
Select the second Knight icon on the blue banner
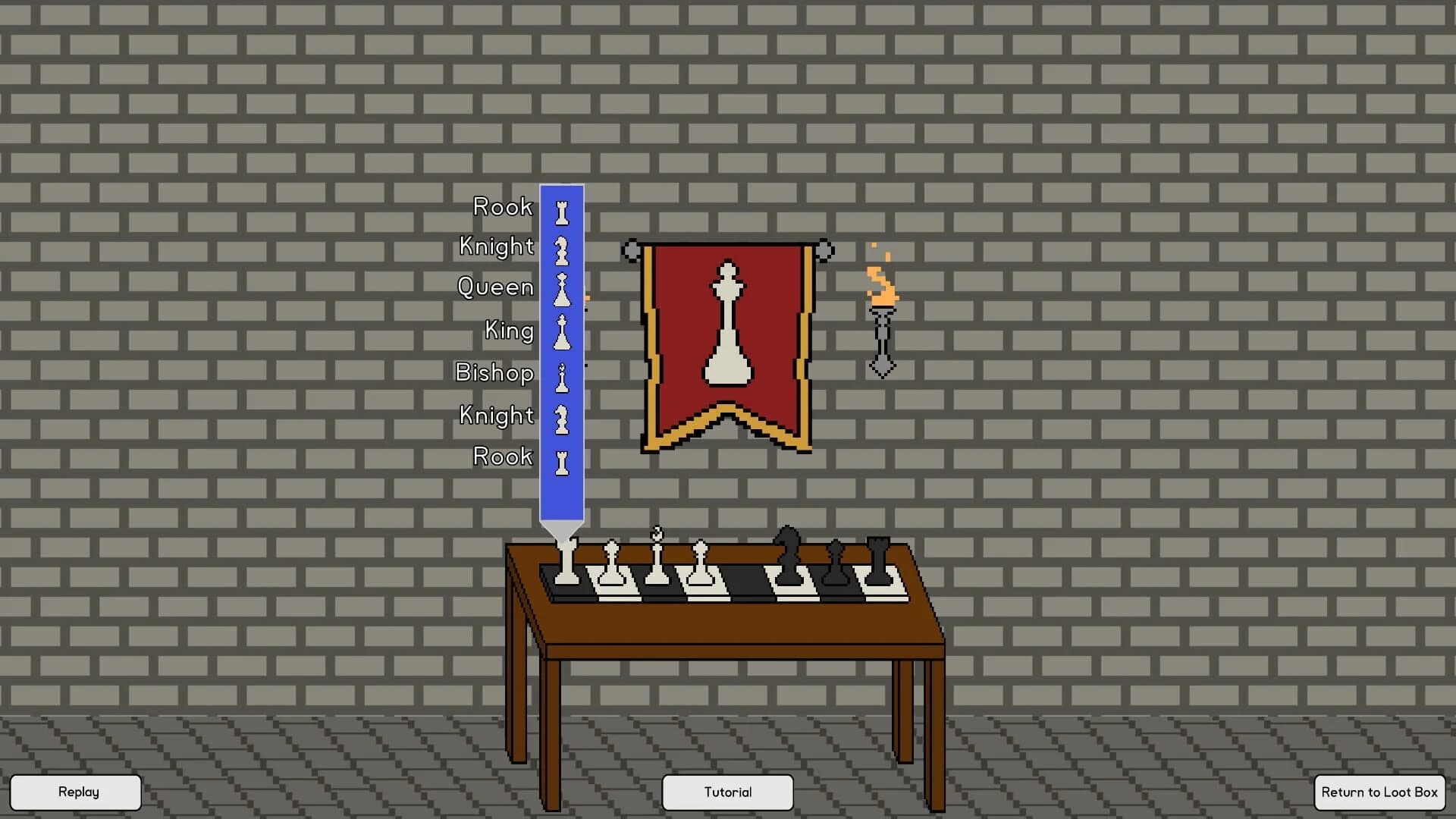click(561, 417)
